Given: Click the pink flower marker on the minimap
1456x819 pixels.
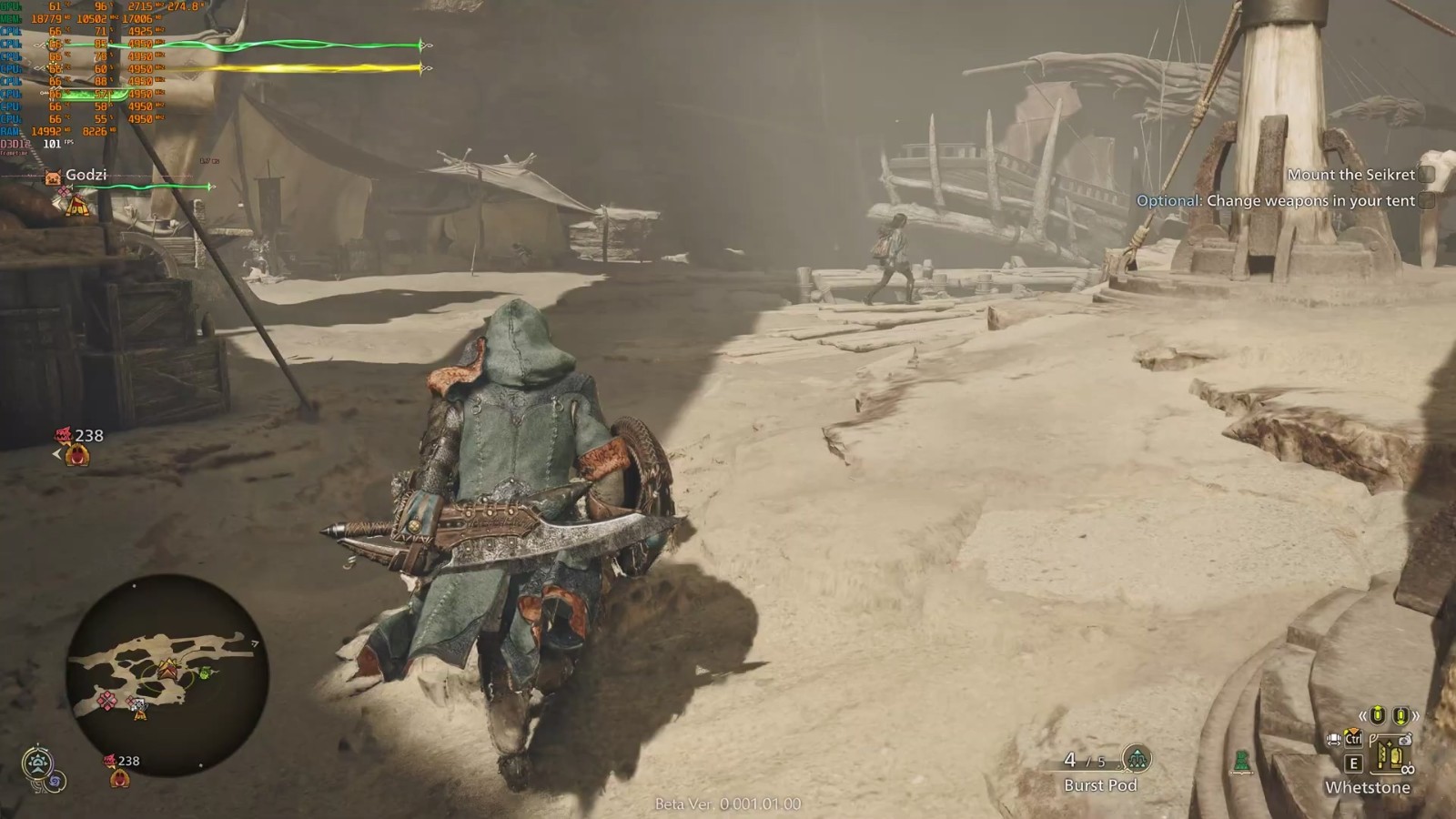Looking at the screenshot, I should [x=107, y=700].
